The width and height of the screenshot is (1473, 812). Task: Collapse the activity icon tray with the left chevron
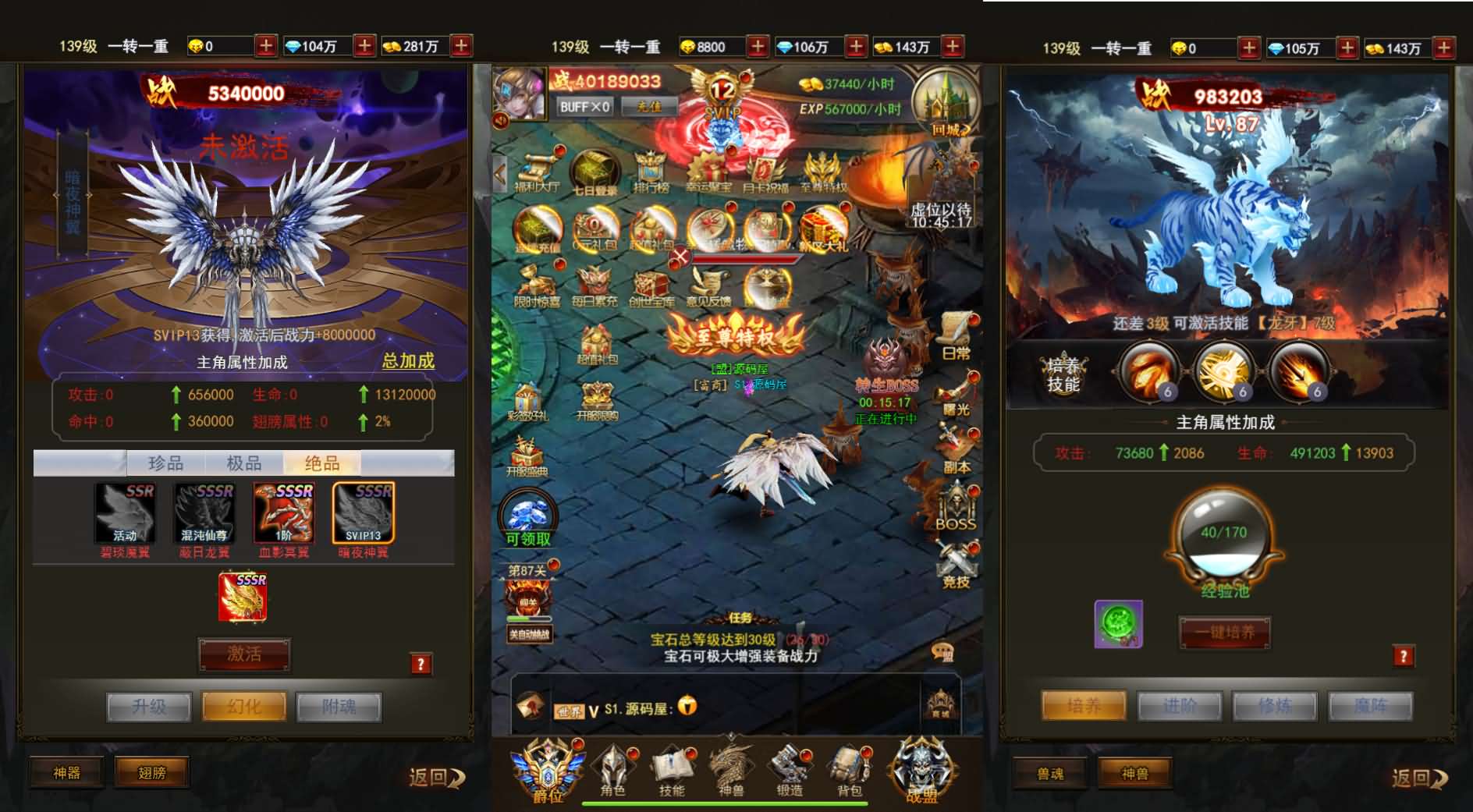pos(498,172)
